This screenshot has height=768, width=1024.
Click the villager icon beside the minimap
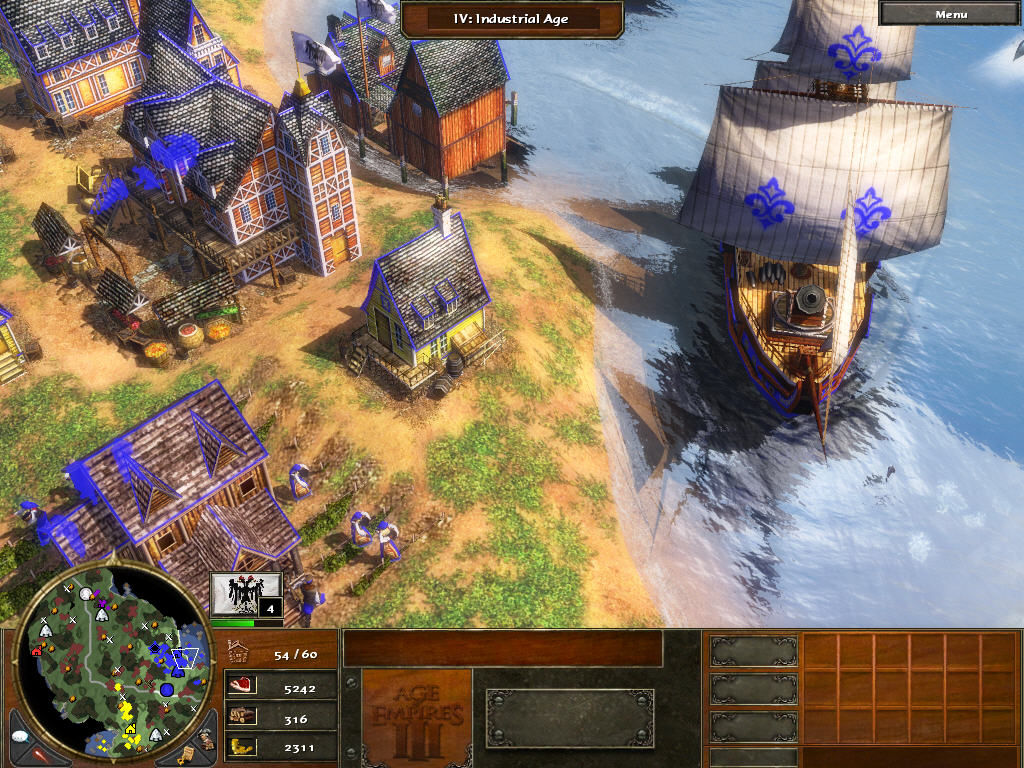click(205, 738)
